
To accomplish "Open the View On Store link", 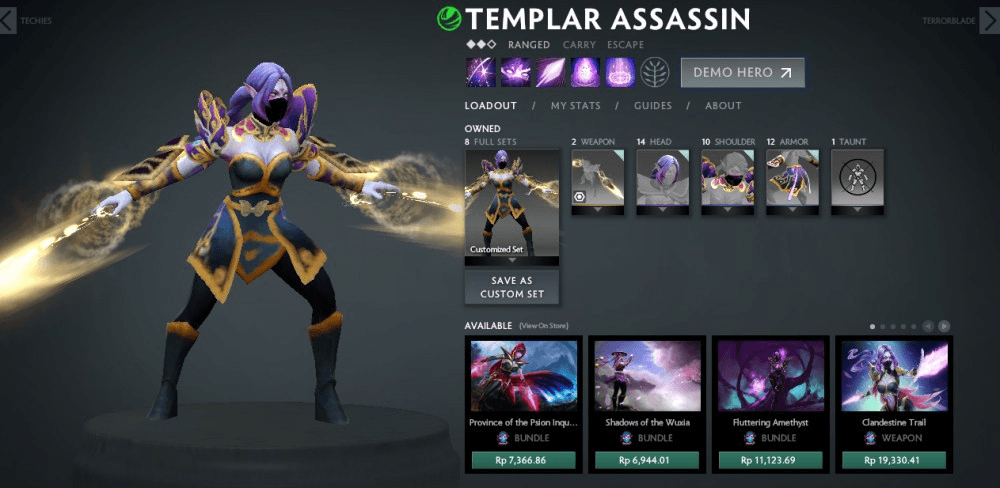I will click(542, 326).
